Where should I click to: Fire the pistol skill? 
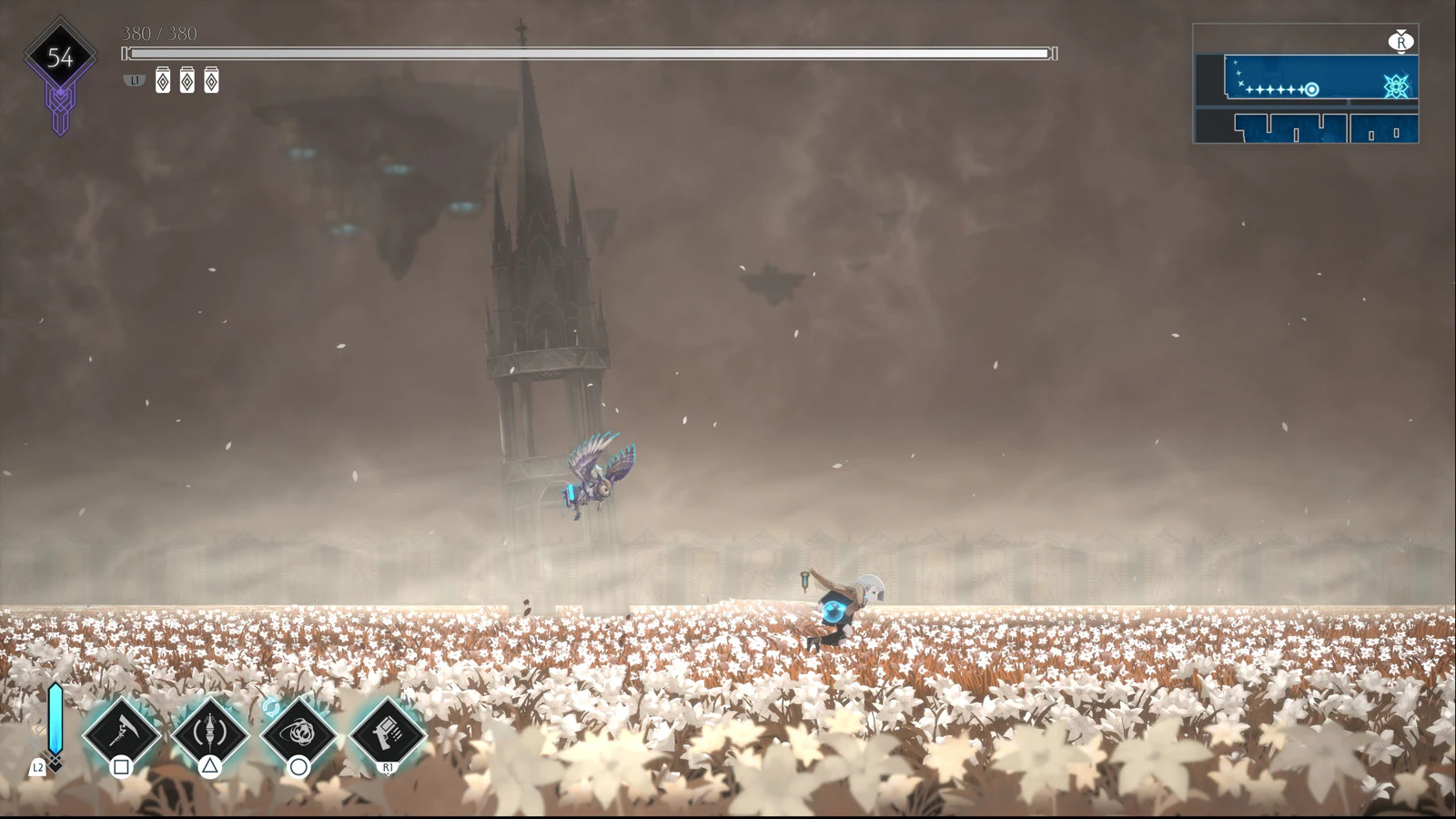coord(388,733)
